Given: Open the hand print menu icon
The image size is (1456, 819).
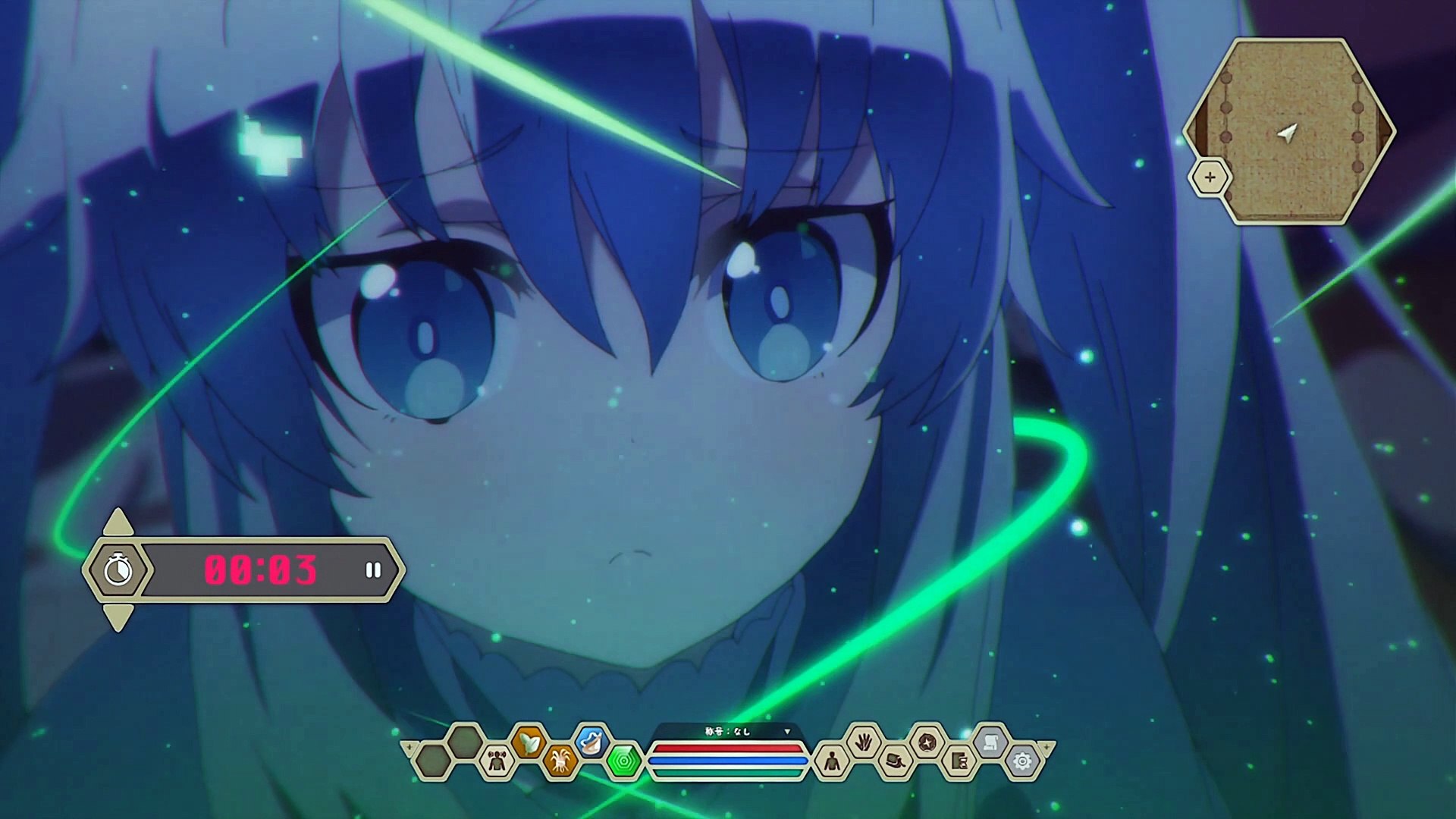Looking at the screenshot, I should (864, 741).
